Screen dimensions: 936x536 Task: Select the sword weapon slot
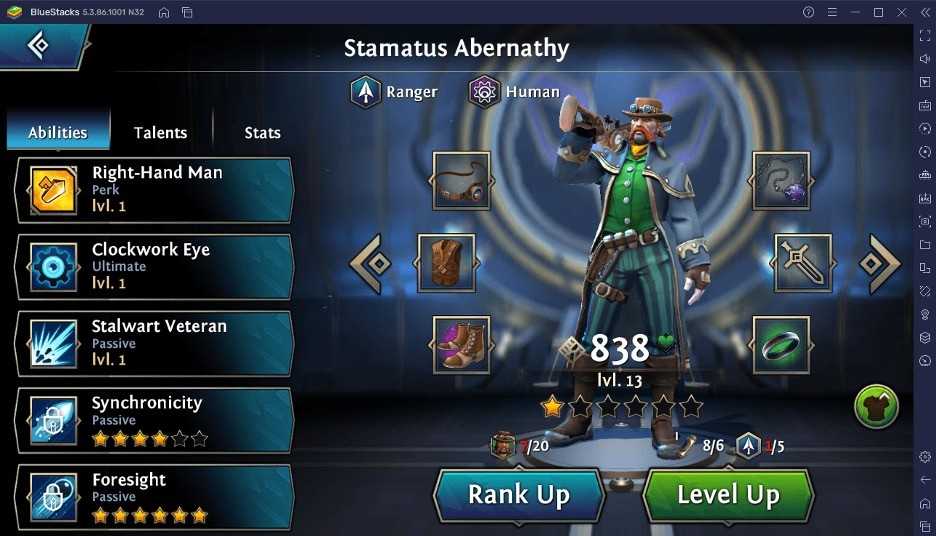point(802,263)
